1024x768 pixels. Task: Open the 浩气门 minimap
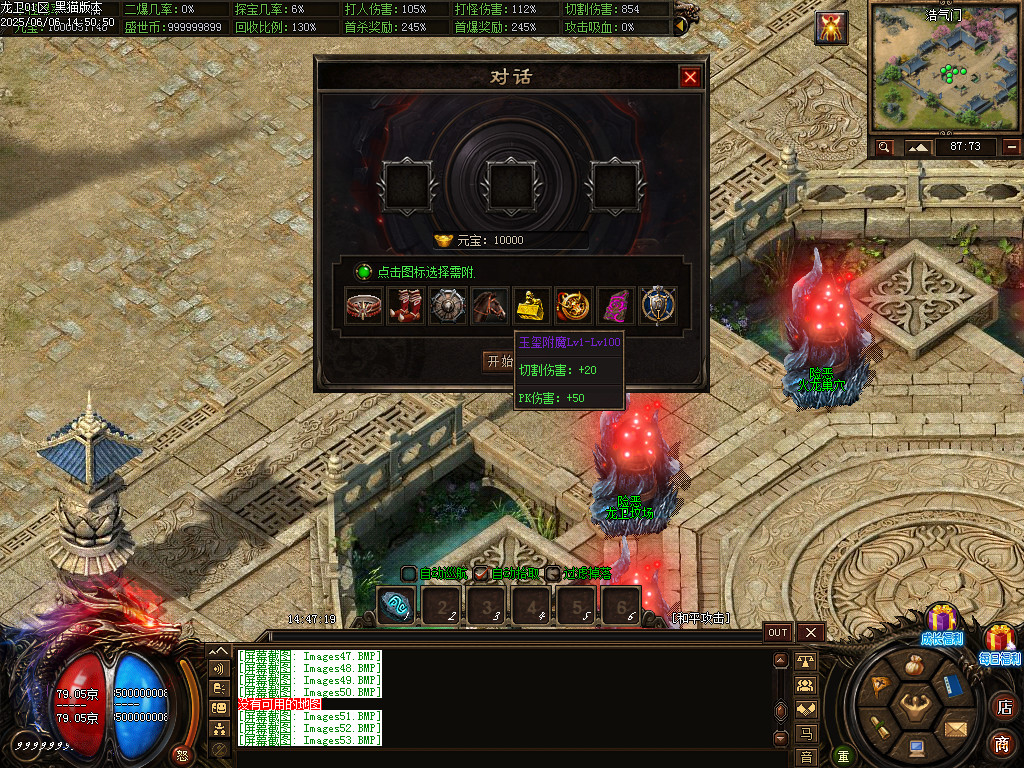tap(945, 70)
